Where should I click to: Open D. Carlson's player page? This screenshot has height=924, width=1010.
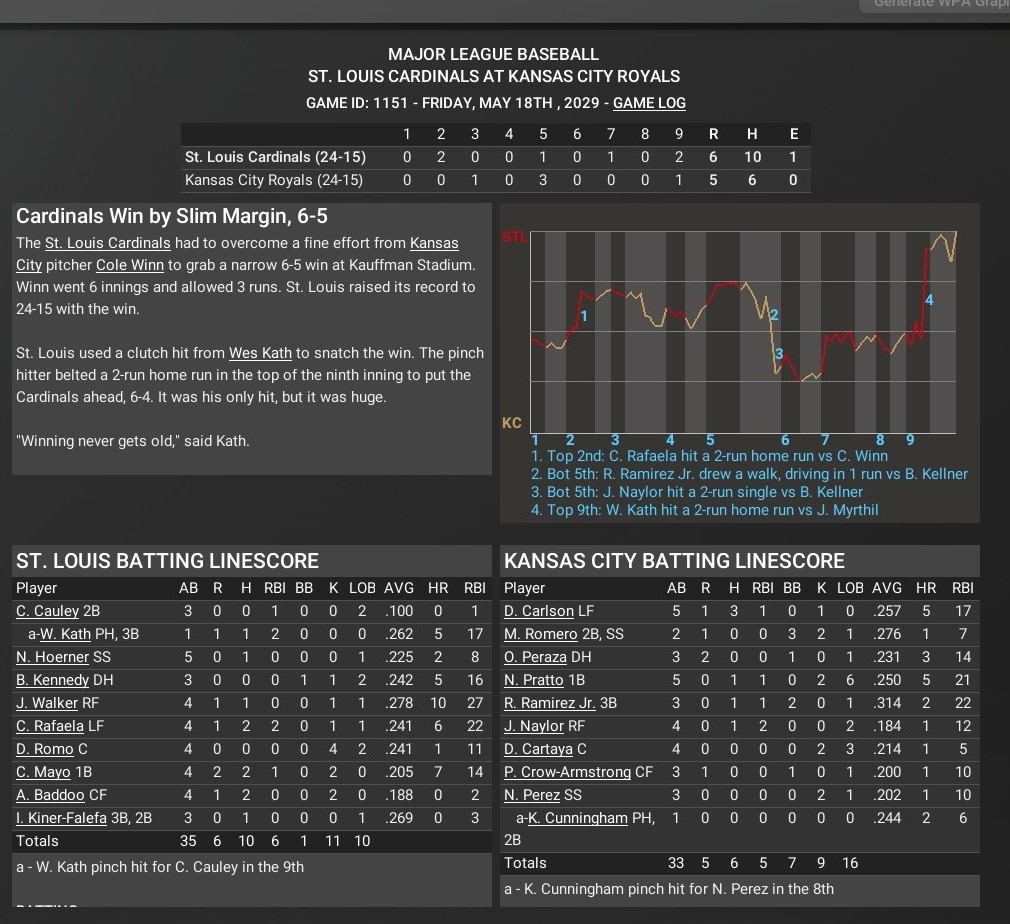pyautogui.click(x=539, y=611)
